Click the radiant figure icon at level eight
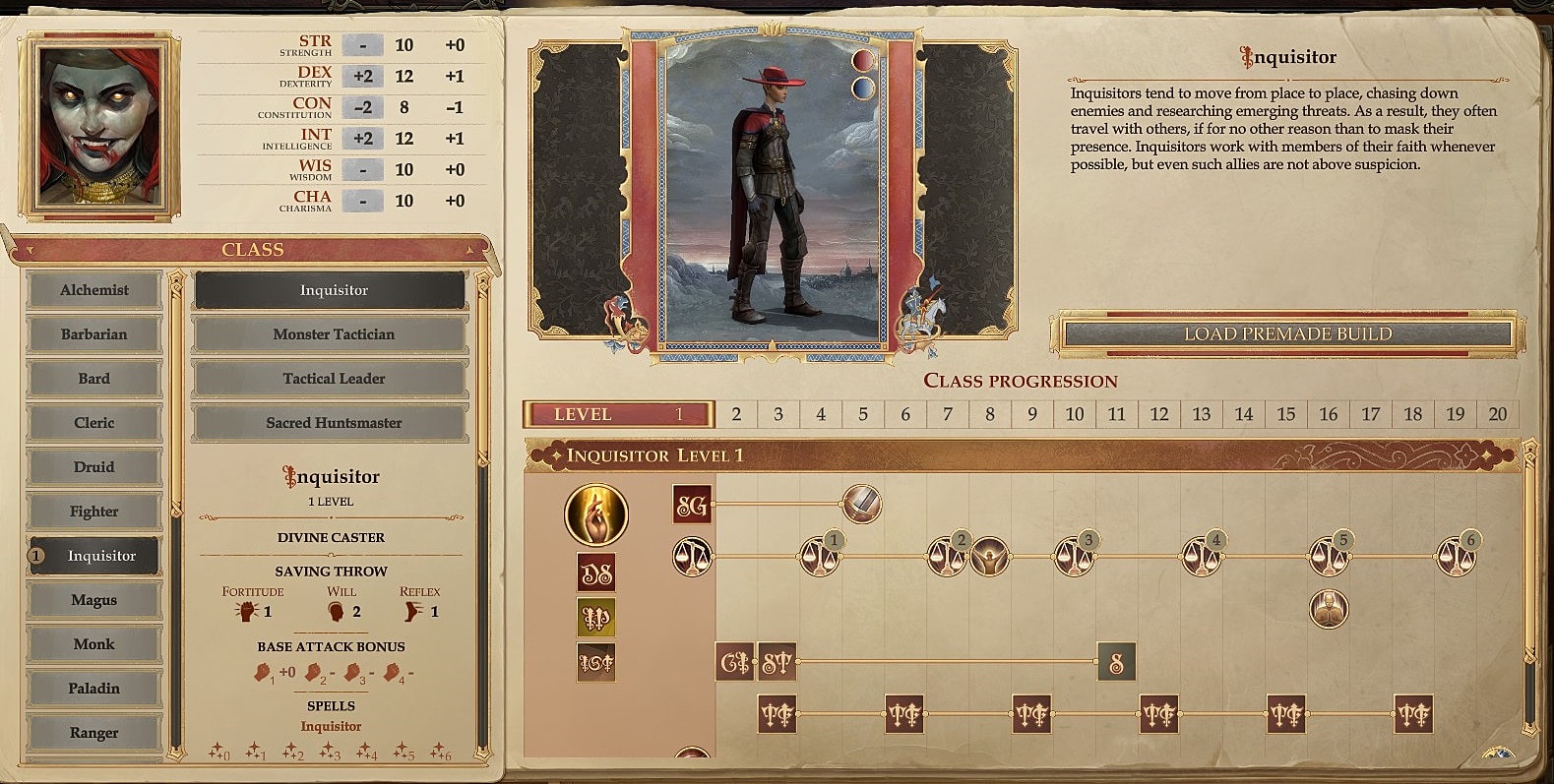 pyautogui.click(x=991, y=558)
